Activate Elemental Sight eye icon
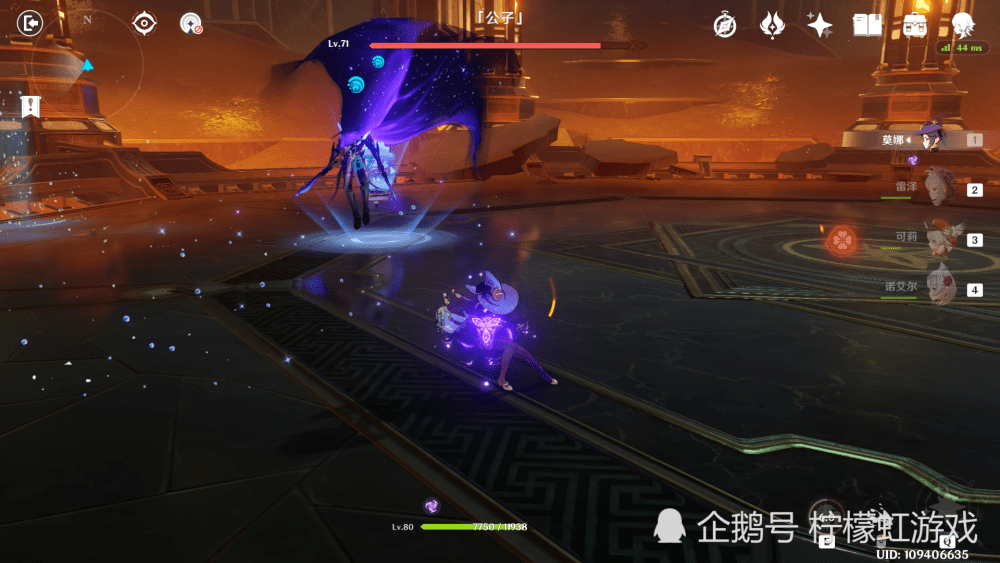 point(145,22)
